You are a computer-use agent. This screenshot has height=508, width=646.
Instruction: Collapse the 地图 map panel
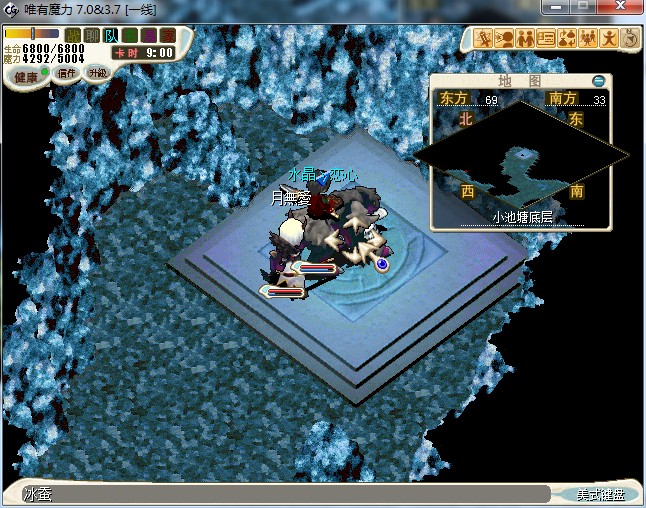point(599,80)
